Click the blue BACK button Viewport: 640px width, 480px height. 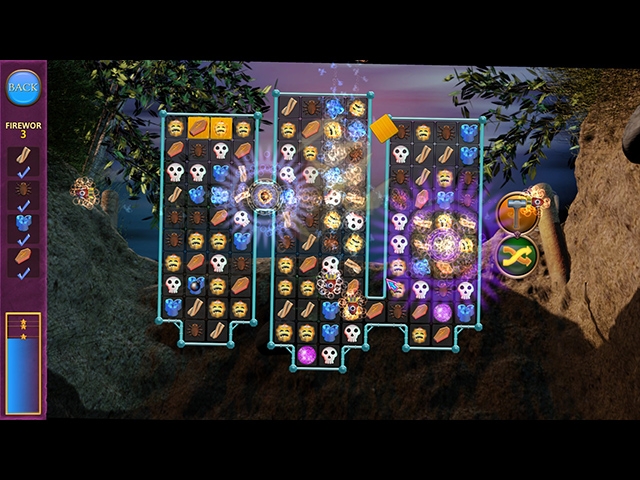click(x=22, y=87)
